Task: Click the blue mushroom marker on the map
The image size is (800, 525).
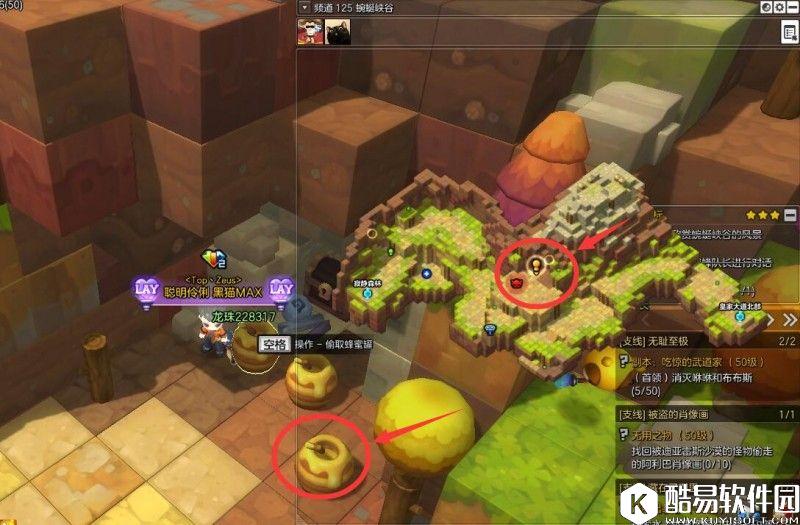Action: [490, 328]
